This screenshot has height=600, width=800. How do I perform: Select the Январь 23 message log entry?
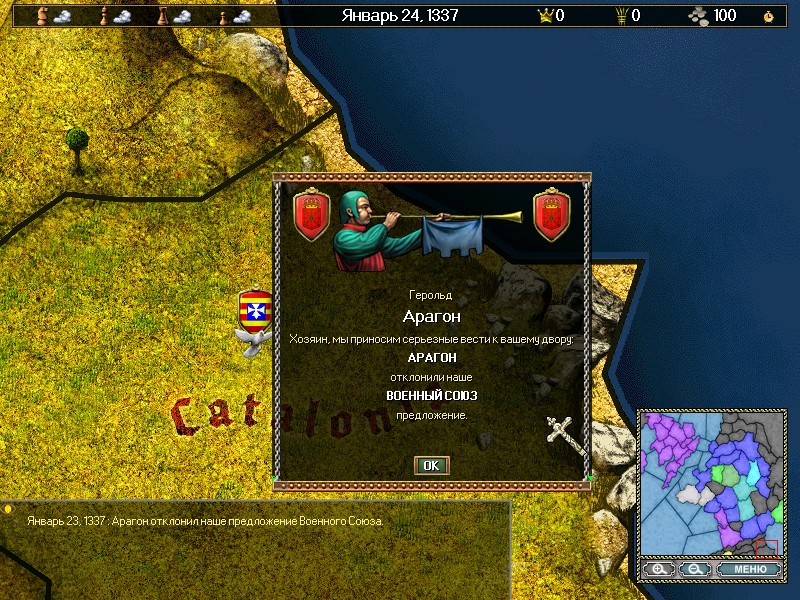[x=205, y=521]
